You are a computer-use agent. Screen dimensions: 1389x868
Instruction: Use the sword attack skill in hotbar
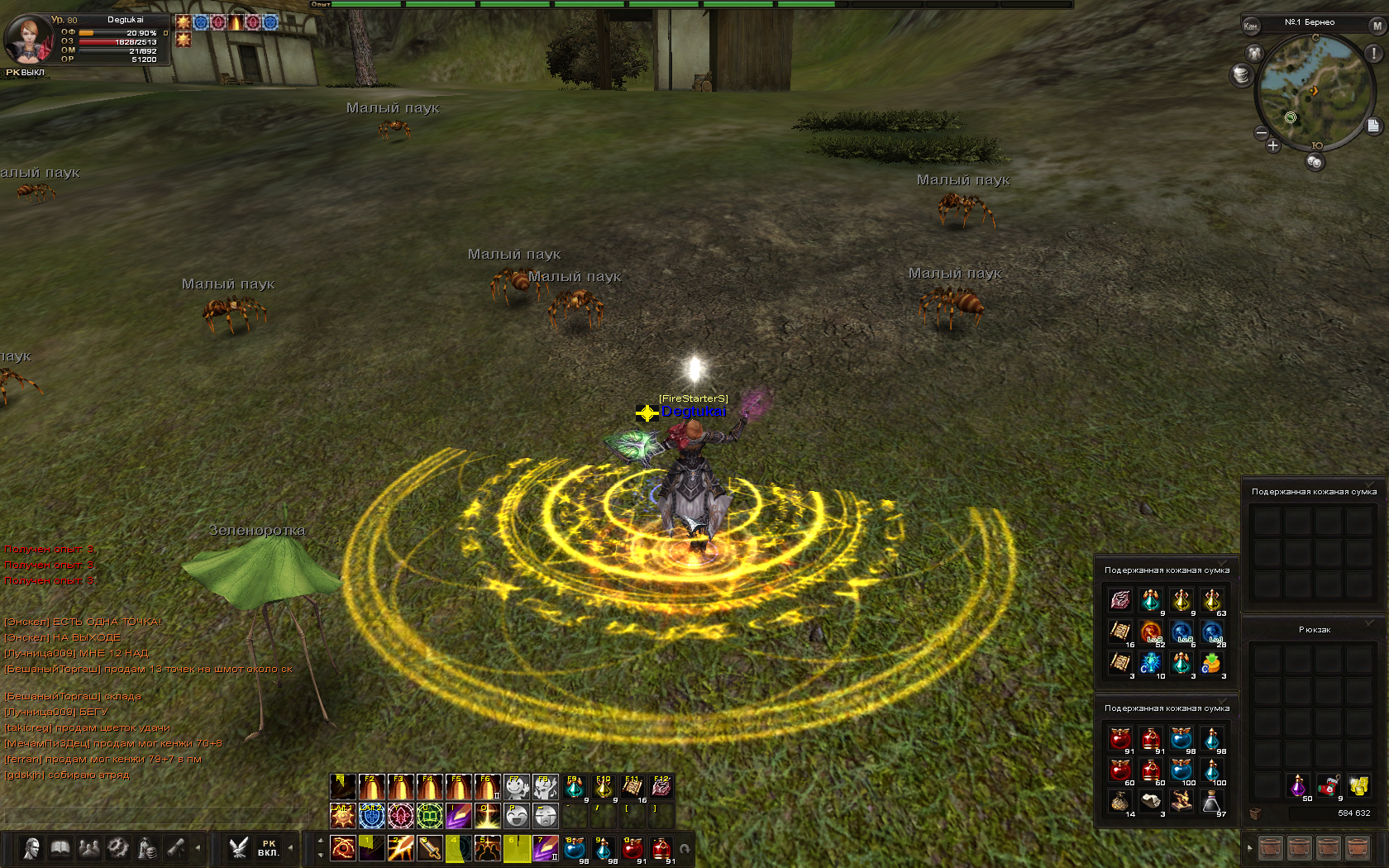(x=430, y=848)
